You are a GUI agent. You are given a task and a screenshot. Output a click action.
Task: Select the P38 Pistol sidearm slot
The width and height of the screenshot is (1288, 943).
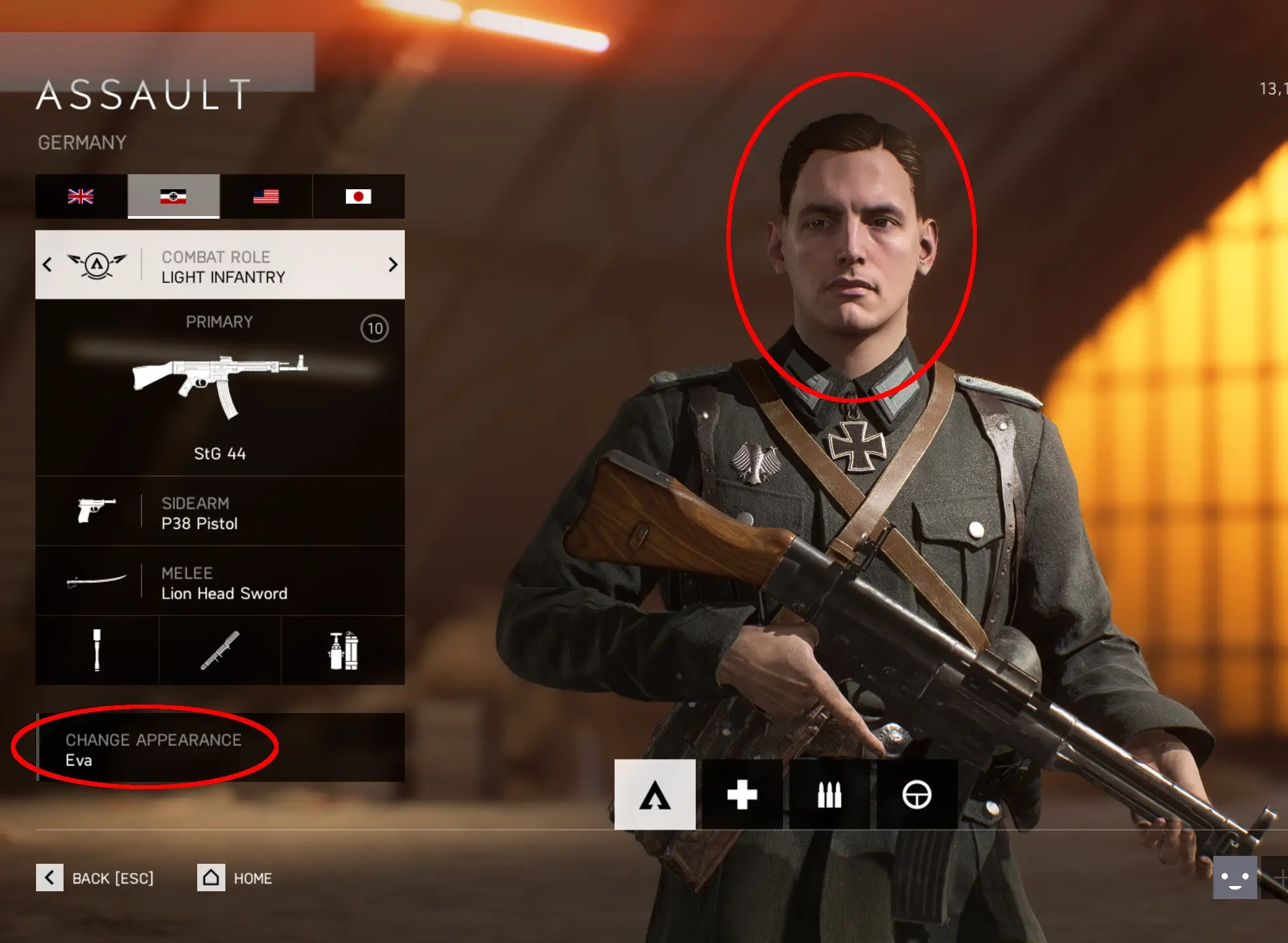(220, 512)
